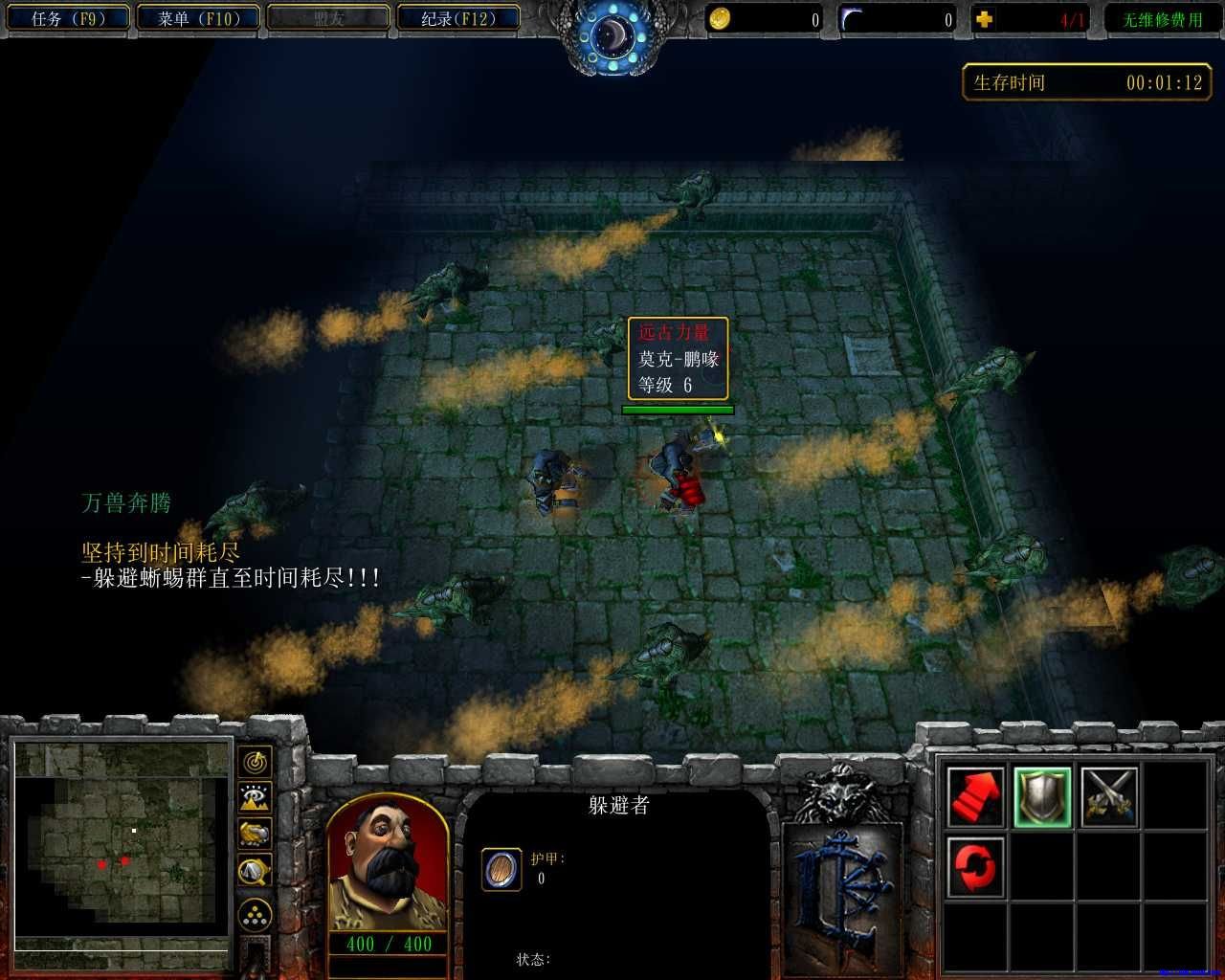The height and width of the screenshot is (980, 1225).
Task: Open the 纪录 (F12) log
Action: [457, 18]
